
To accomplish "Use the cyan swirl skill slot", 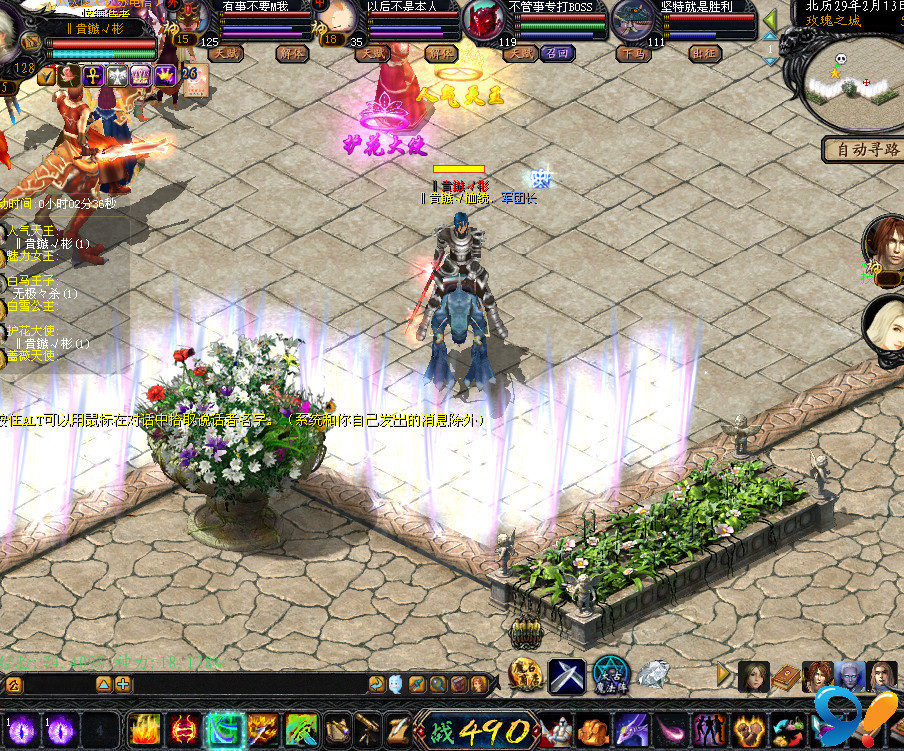I will (223, 730).
